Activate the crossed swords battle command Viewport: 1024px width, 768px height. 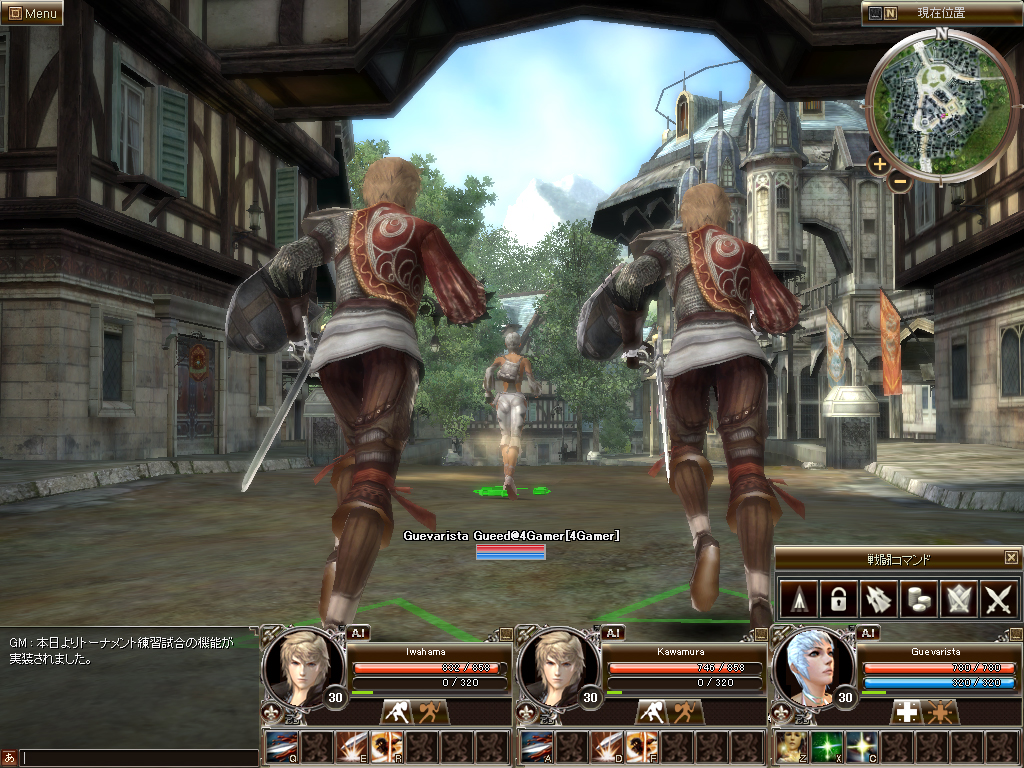(x=999, y=599)
